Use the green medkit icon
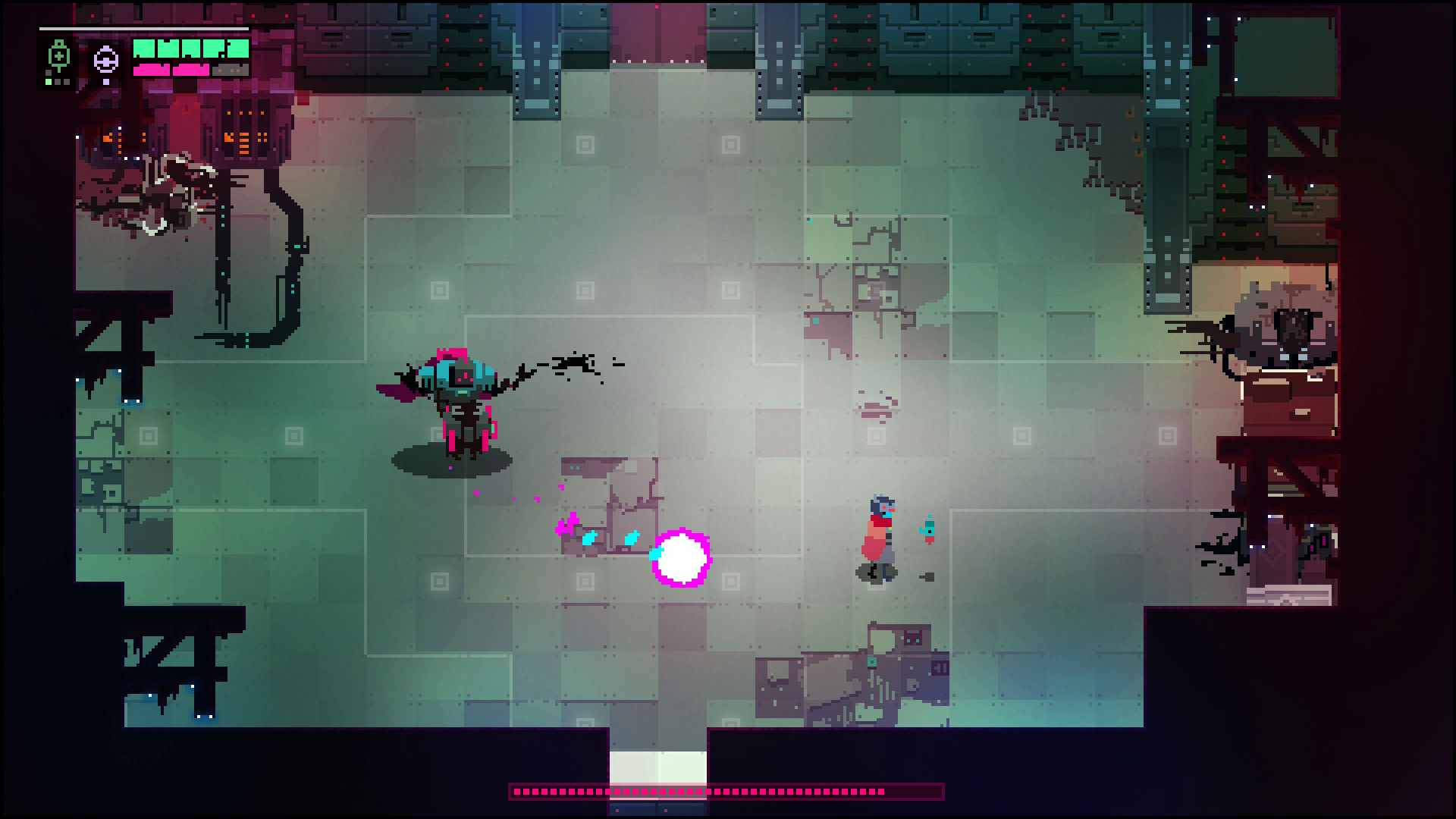The height and width of the screenshot is (819, 1456). click(58, 58)
